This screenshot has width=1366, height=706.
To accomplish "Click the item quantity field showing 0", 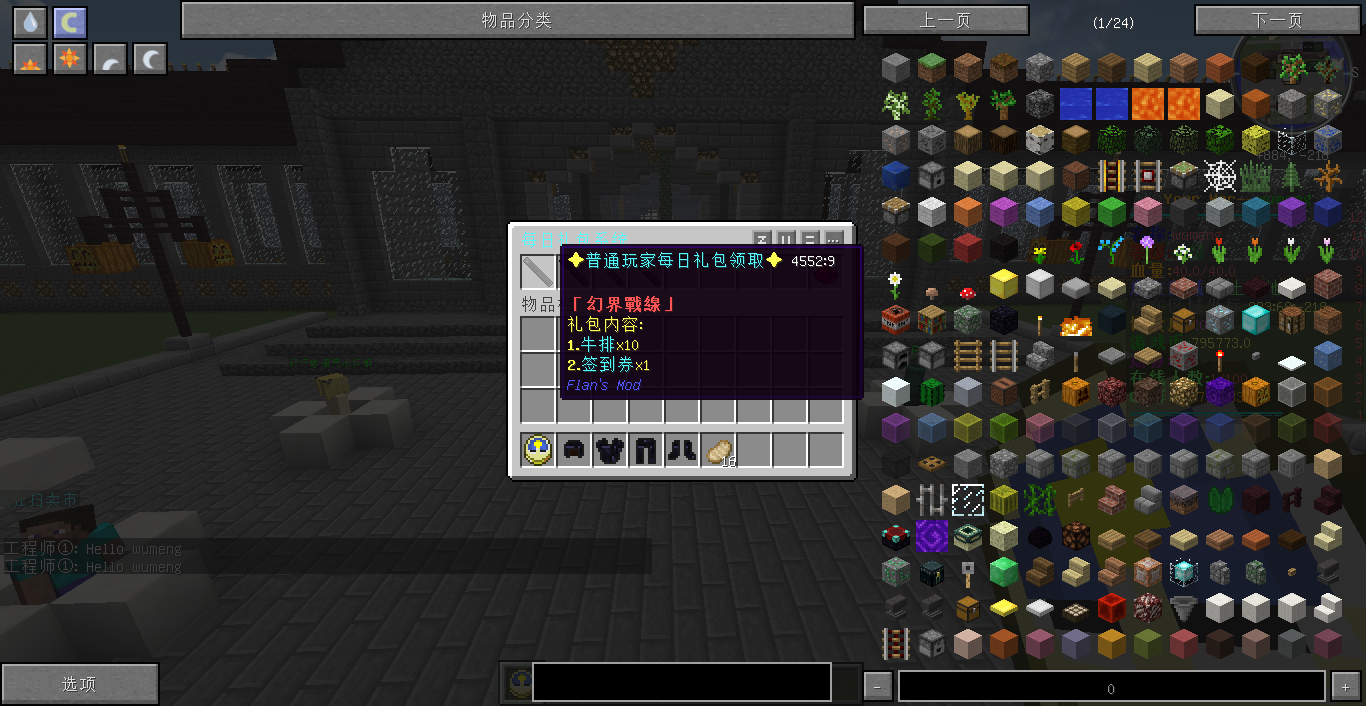I will (1111, 687).
